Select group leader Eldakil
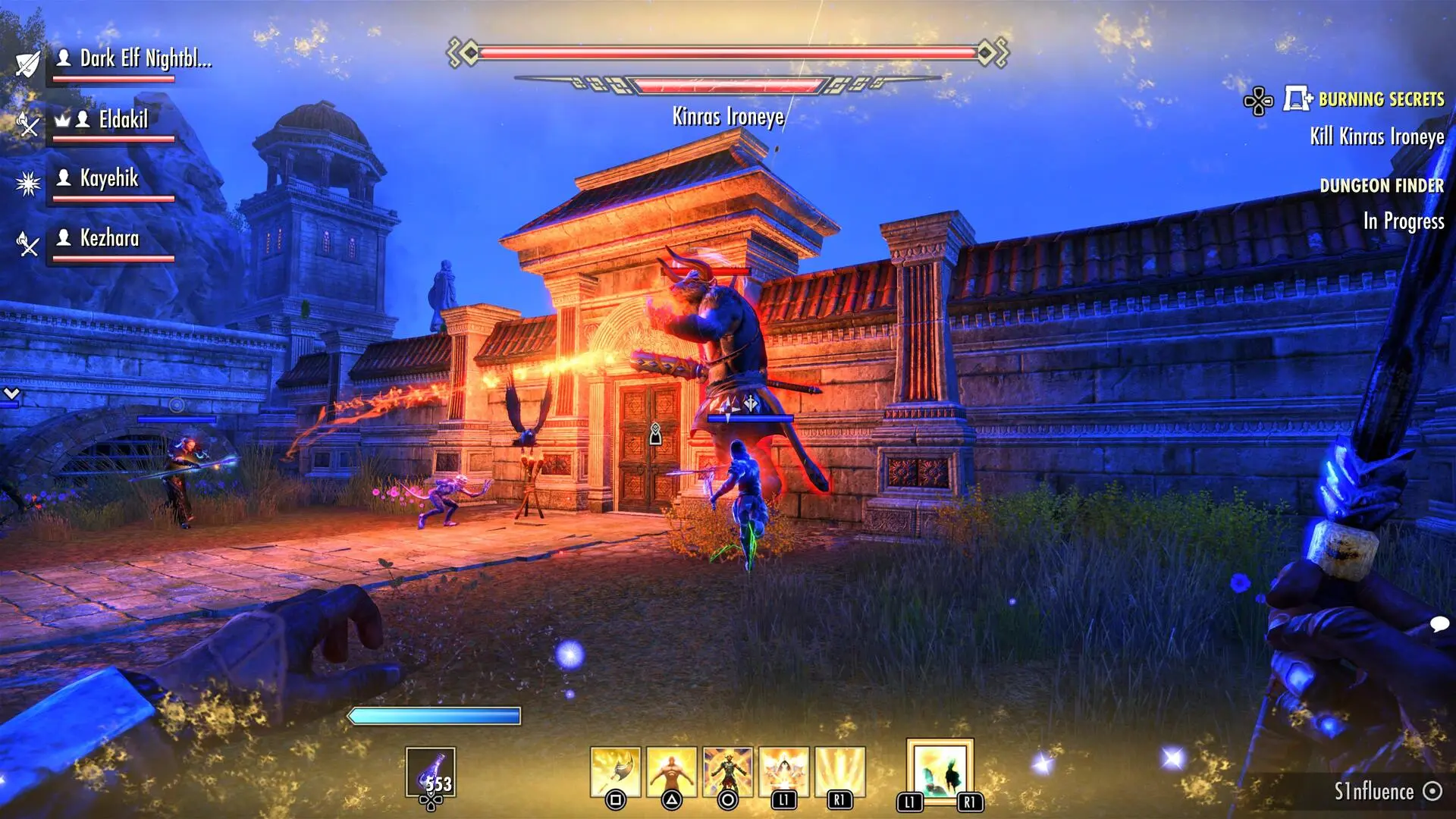This screenshot has width=1456, height=819. 124,120
